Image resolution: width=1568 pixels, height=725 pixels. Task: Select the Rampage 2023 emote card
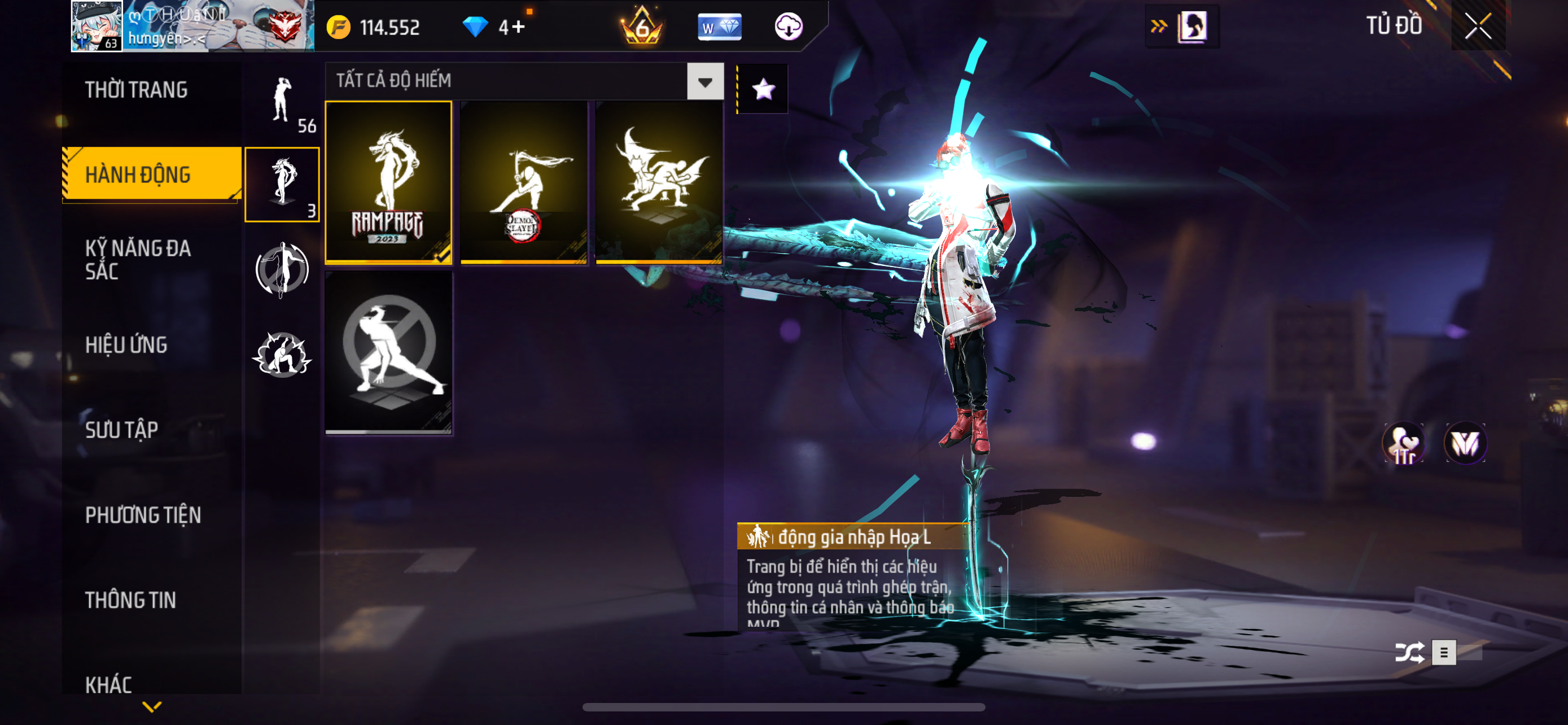click(x=388, y=182)
